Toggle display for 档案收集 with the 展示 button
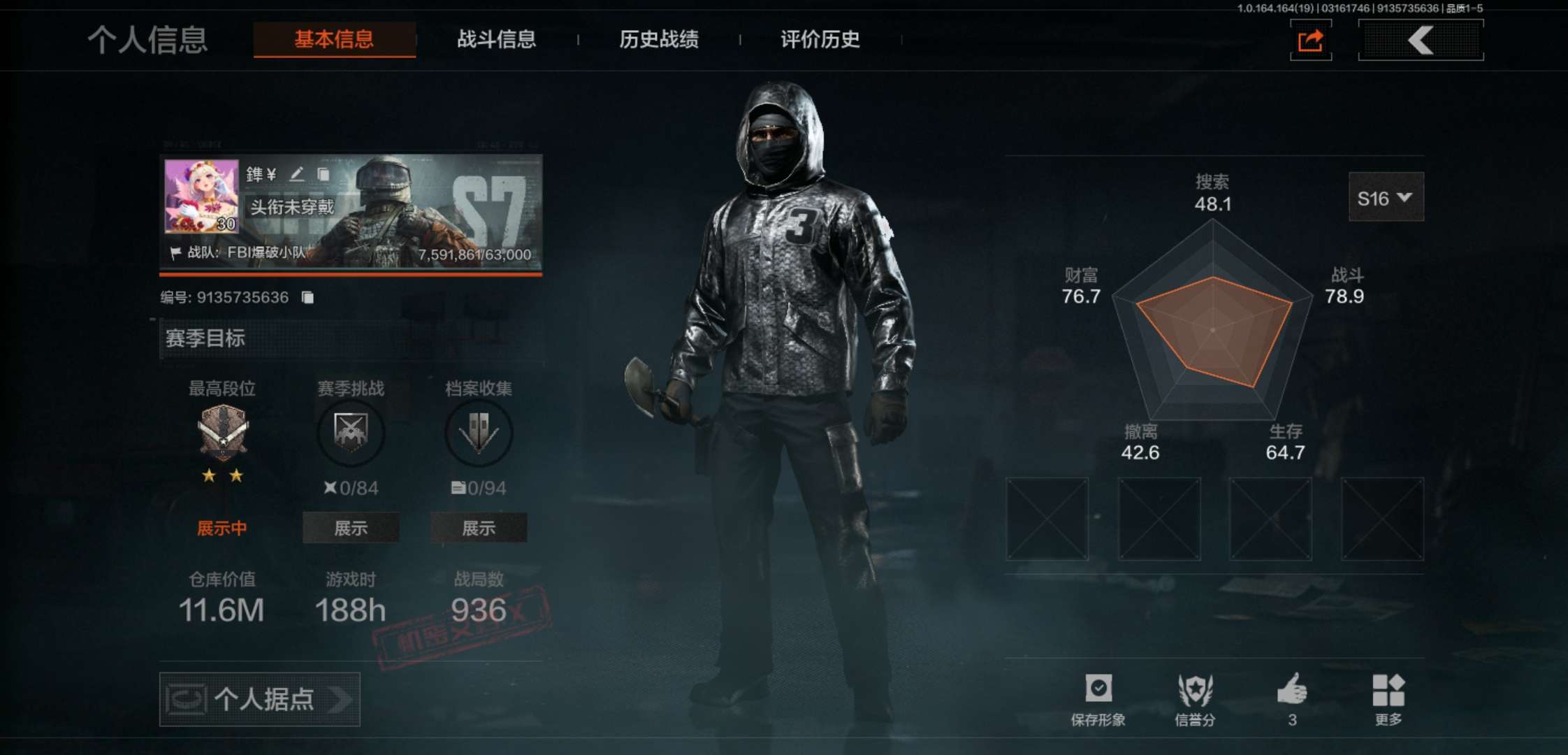This screenshot has height=755, width=1568. (x=479, y=528)
